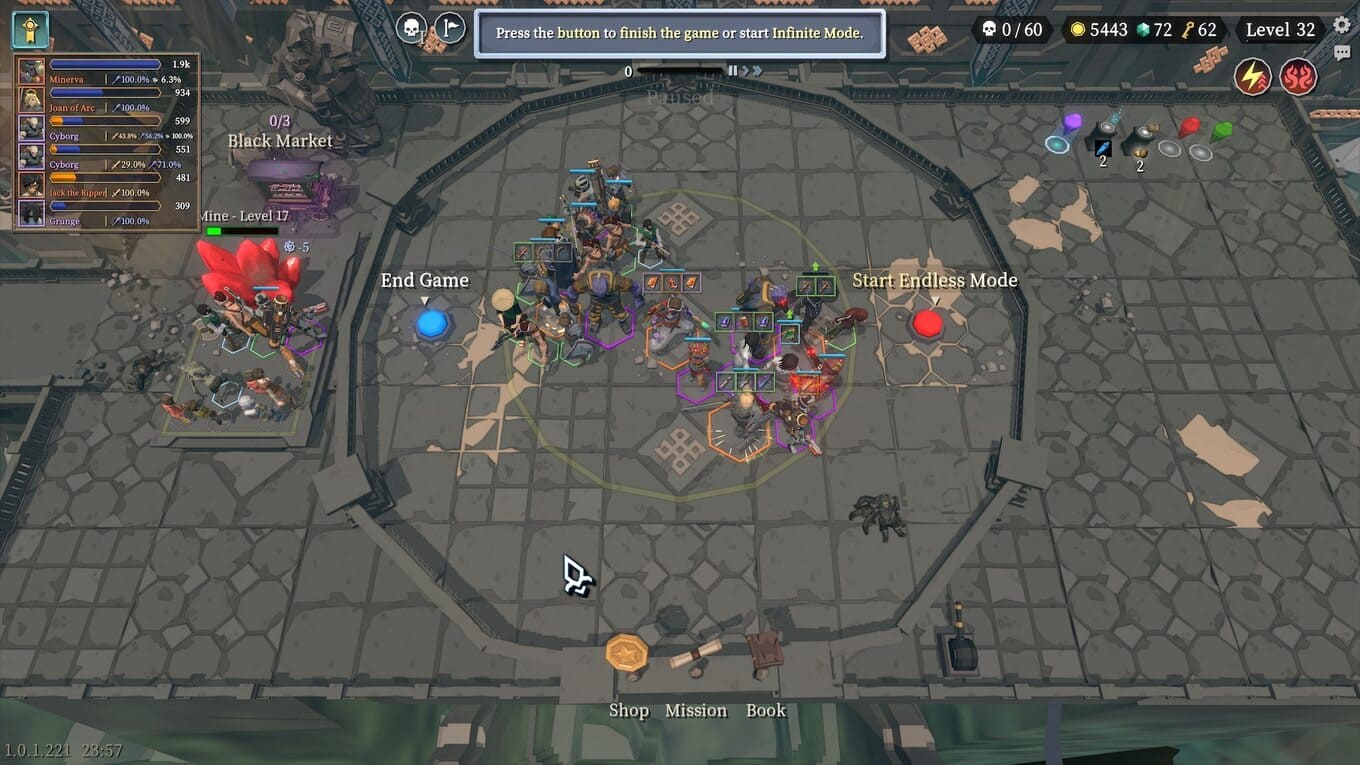The height and width of the screenshot is (765, 1360).
Task: Click the skull icon button
Action: coord(411,28)
